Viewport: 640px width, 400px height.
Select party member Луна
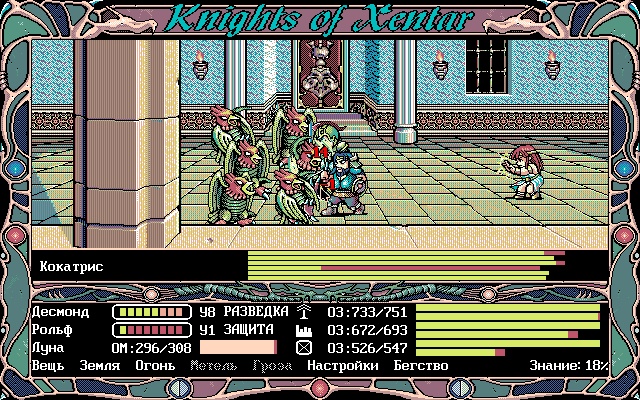coord(48,347)
